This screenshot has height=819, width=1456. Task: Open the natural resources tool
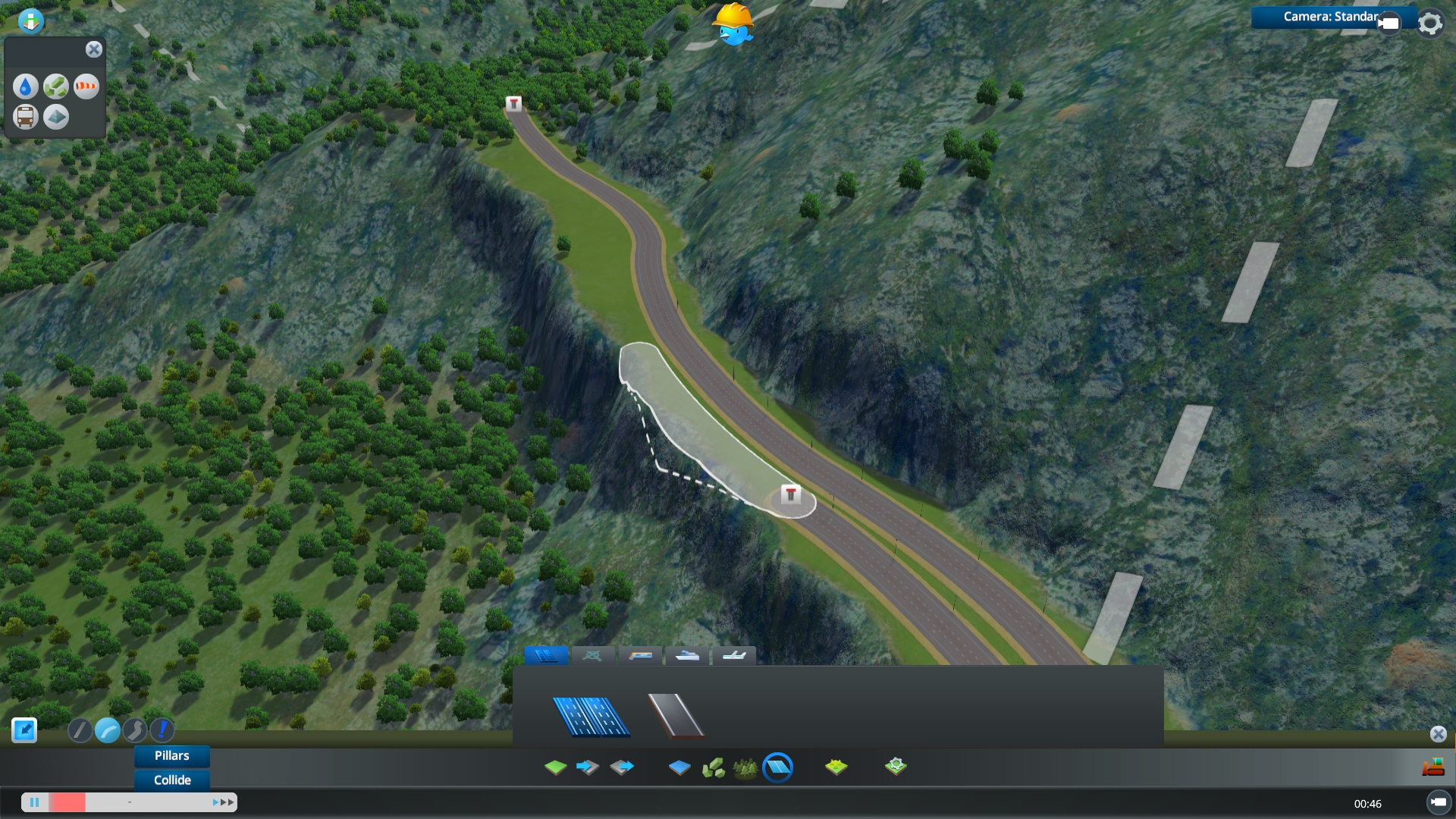click(x=836, y=767)
